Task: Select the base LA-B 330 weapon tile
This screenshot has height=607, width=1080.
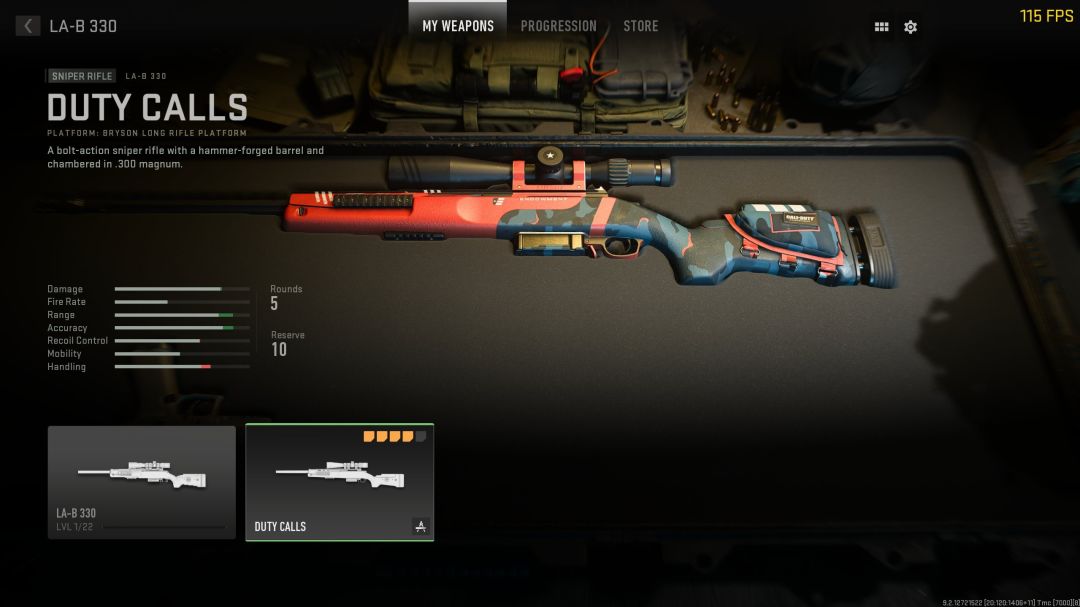Action: pos(142,482)
